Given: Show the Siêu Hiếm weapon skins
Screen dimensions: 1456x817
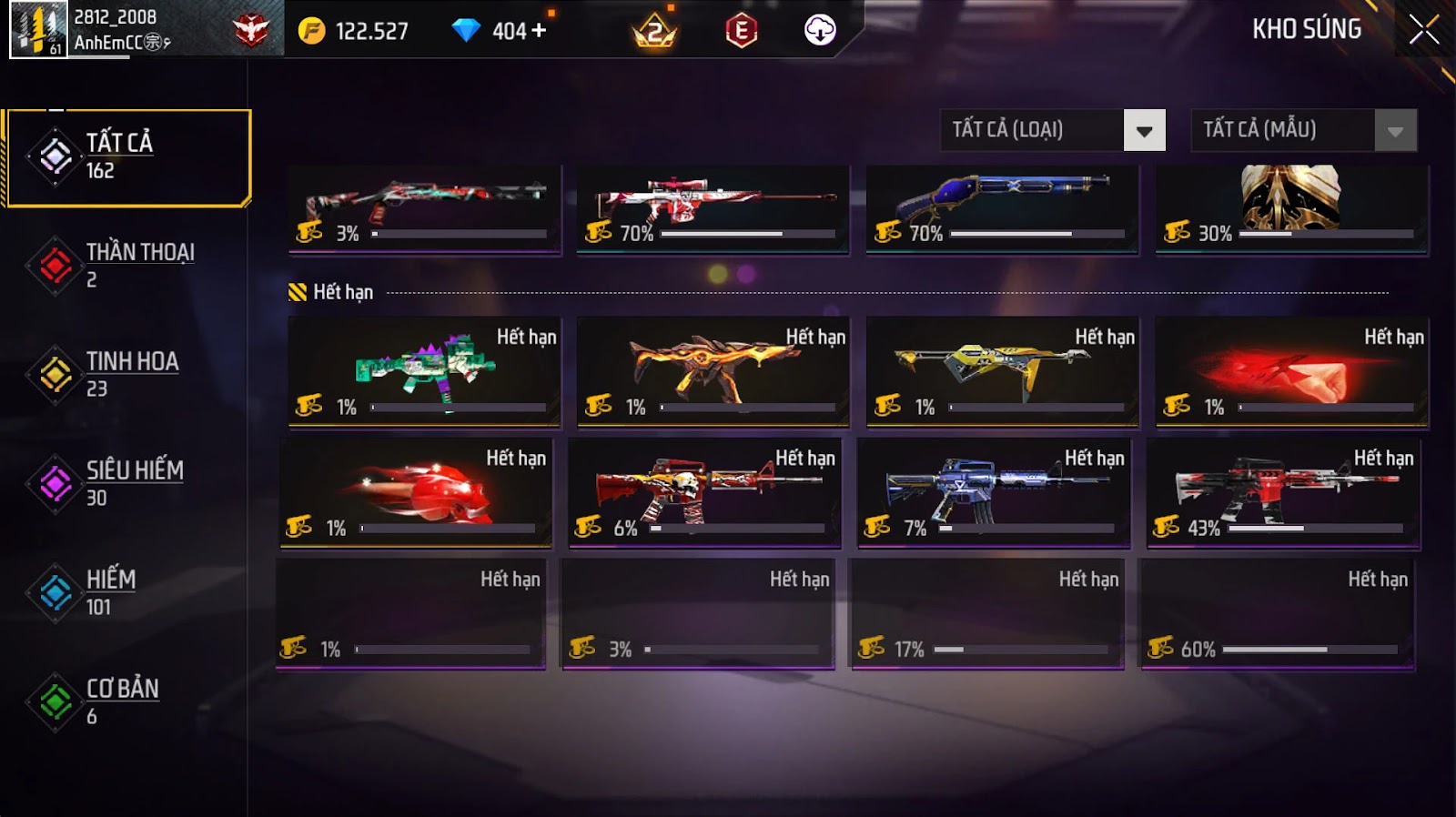Looking at the screenshot, I should click(x=127, y=483).
